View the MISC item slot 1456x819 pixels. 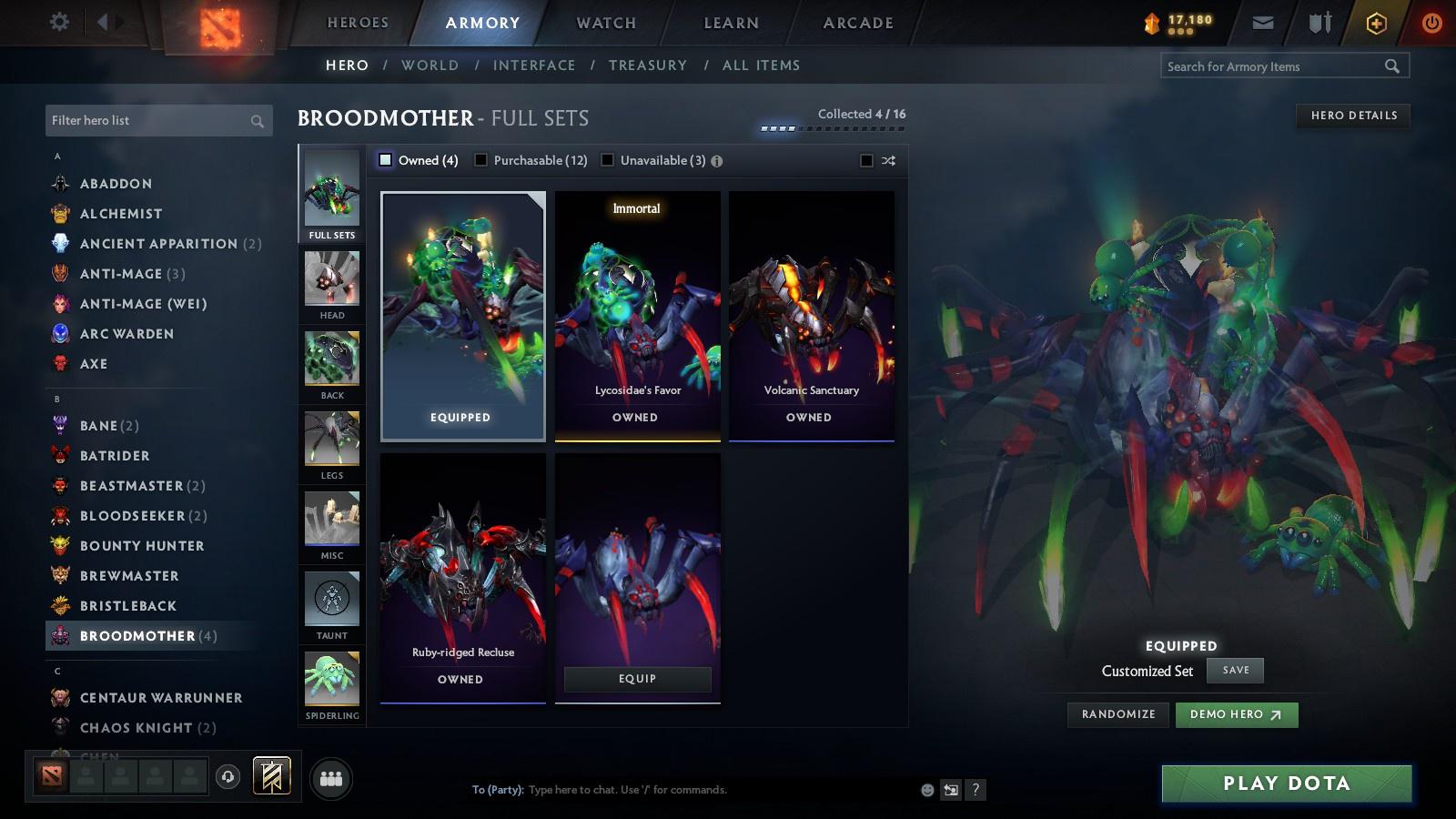click(x=331, y=523)
